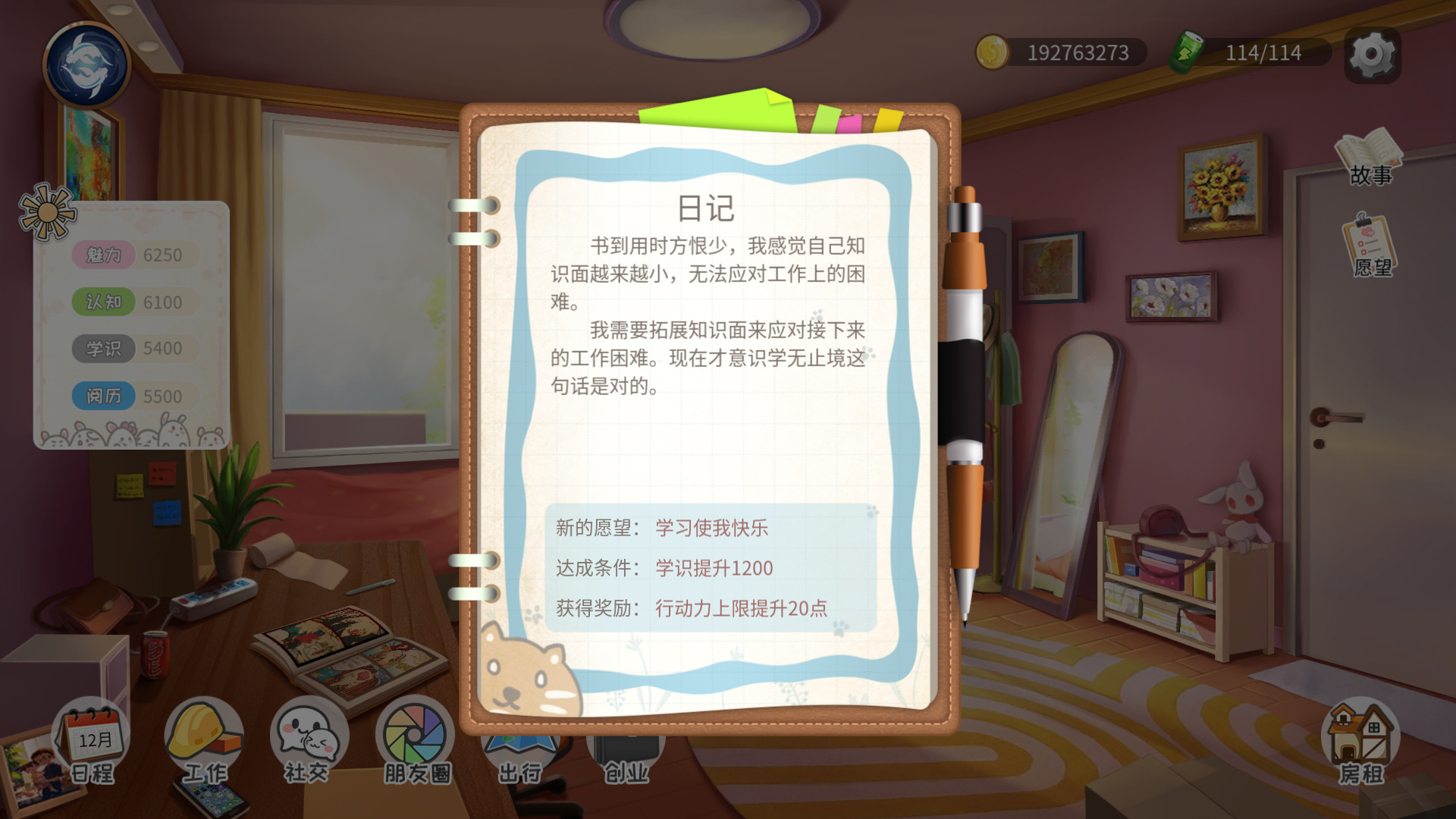Click the zodiac fish emblem top-left
This screenshot has width=1456, height=819.
(86, 64)
